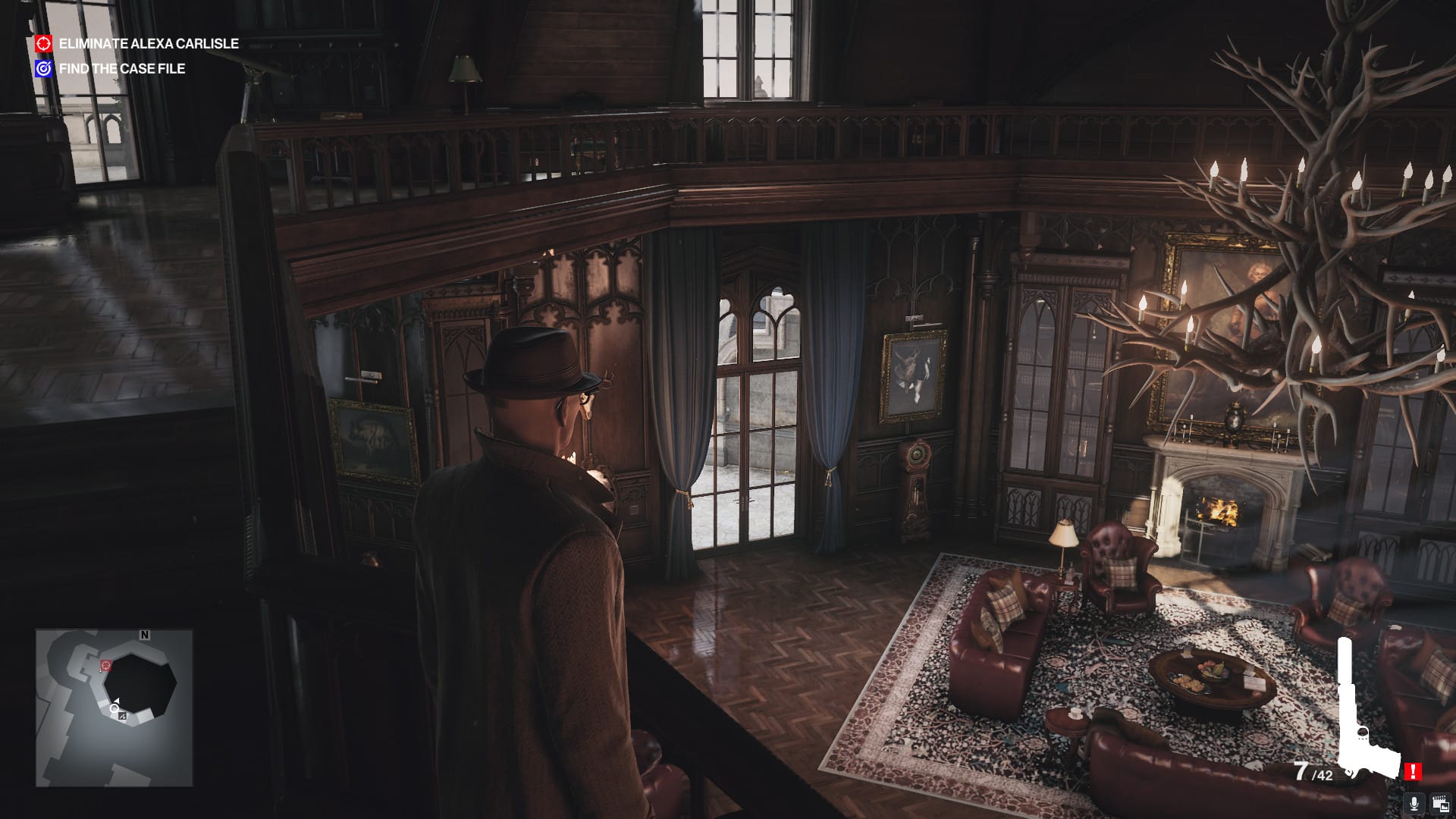Click the stairs marker on the minimap
This screenshot has height=819, width=1456.
pos(123,716)
